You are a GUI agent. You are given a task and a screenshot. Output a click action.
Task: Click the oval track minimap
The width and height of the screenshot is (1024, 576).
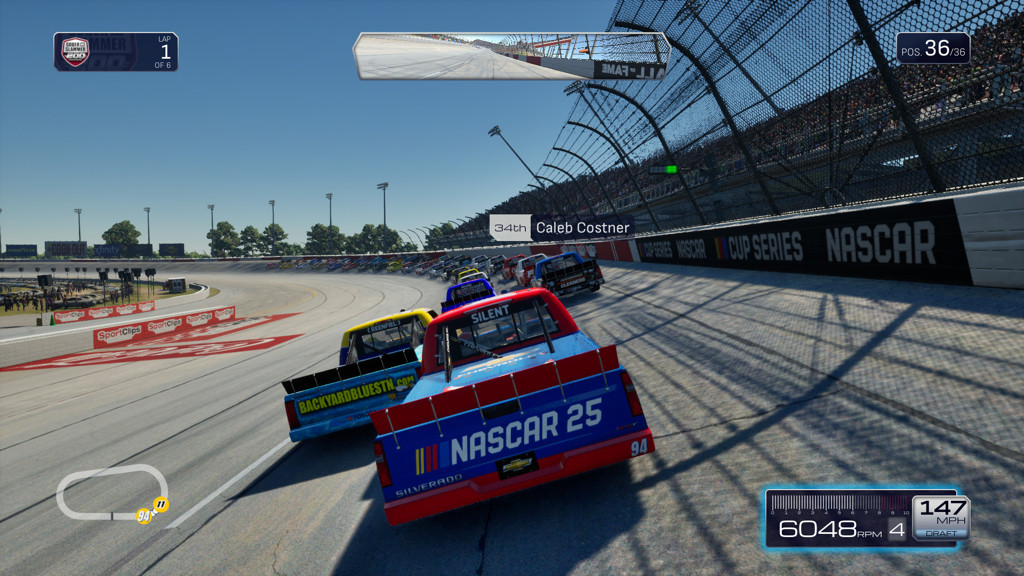(x=110, y=492)
